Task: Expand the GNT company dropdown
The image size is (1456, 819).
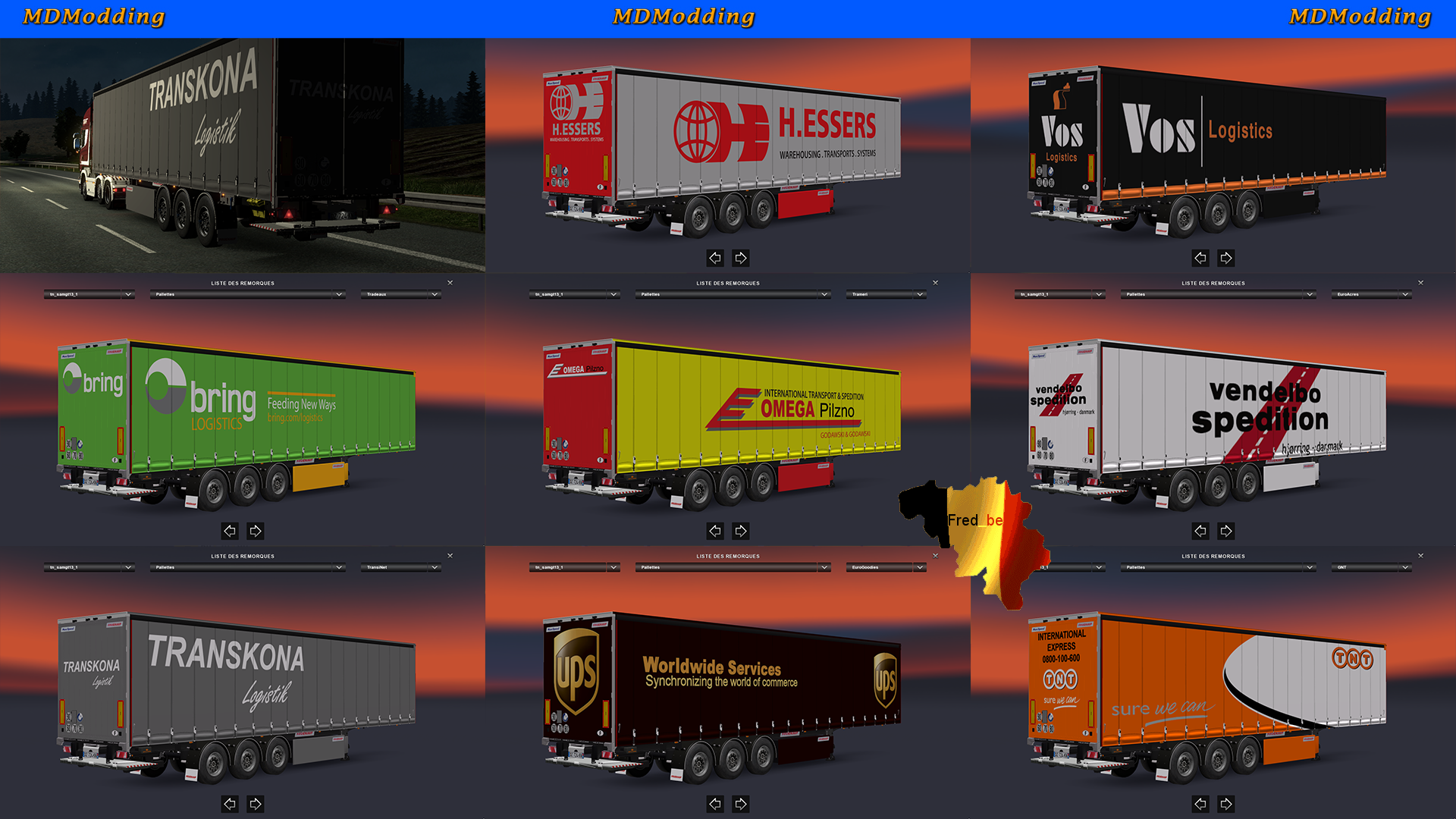Action: (x=1371, y=566)
